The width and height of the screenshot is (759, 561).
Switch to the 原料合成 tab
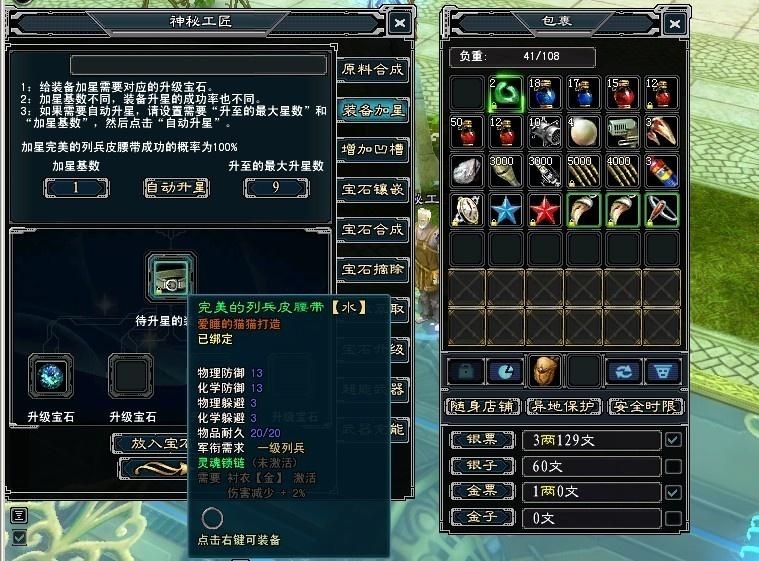(372, 69)
